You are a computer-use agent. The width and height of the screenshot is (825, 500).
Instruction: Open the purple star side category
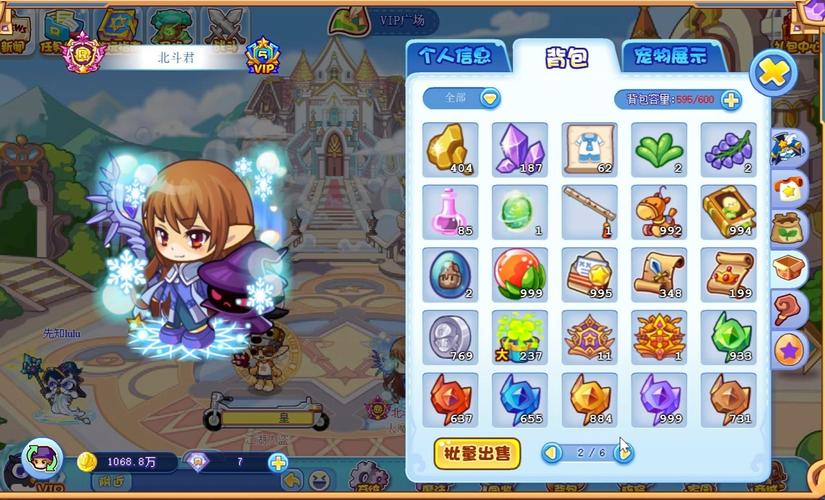[x=788, y=350]
